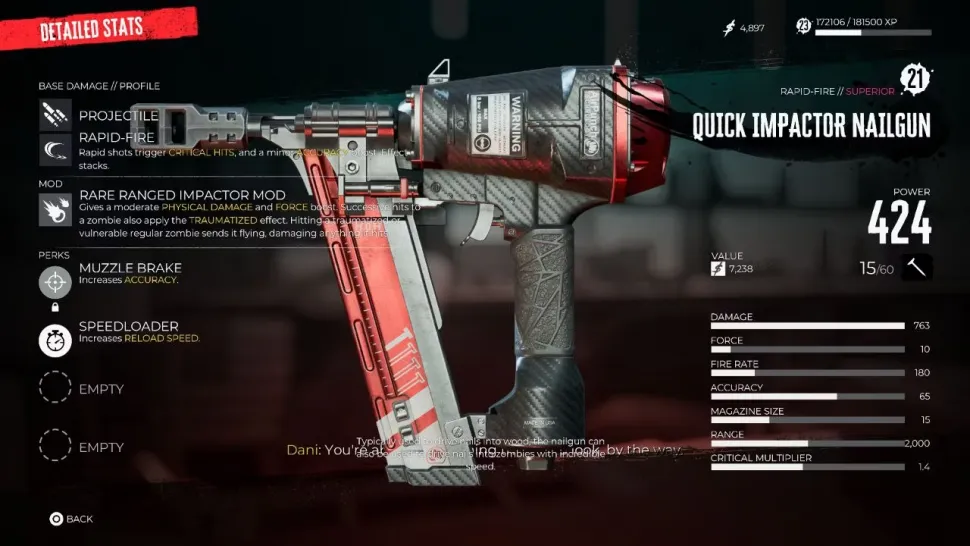This screenshot has width=970, height=546.
Task: Open the Rare Ranged Impactor Mod slot
Action: tap(55, 209)
